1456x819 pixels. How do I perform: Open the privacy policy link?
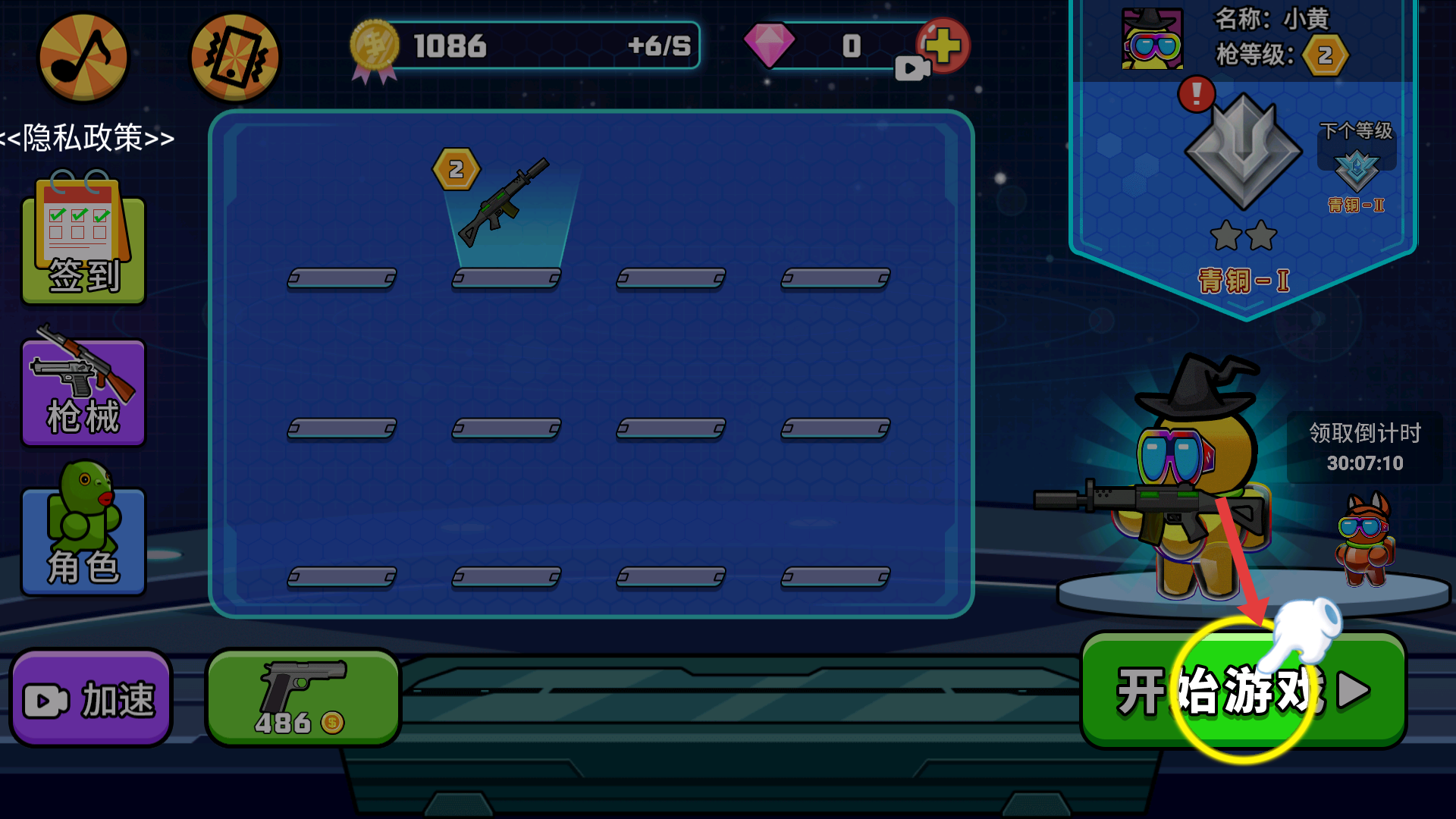[88, 138]
